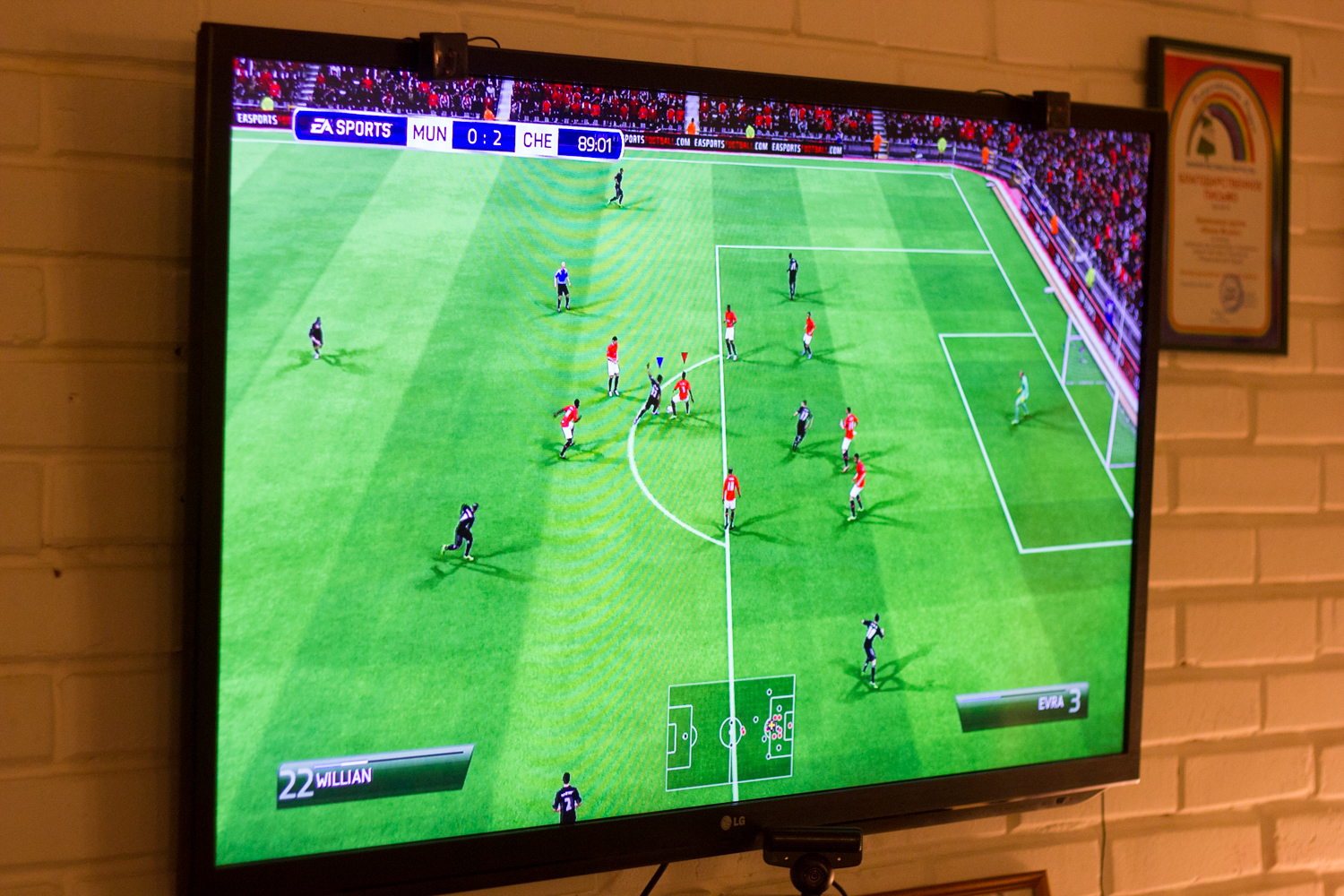Select the Evra 3 player name panel
The image size is (1344, 896).
coord(1025,704)
